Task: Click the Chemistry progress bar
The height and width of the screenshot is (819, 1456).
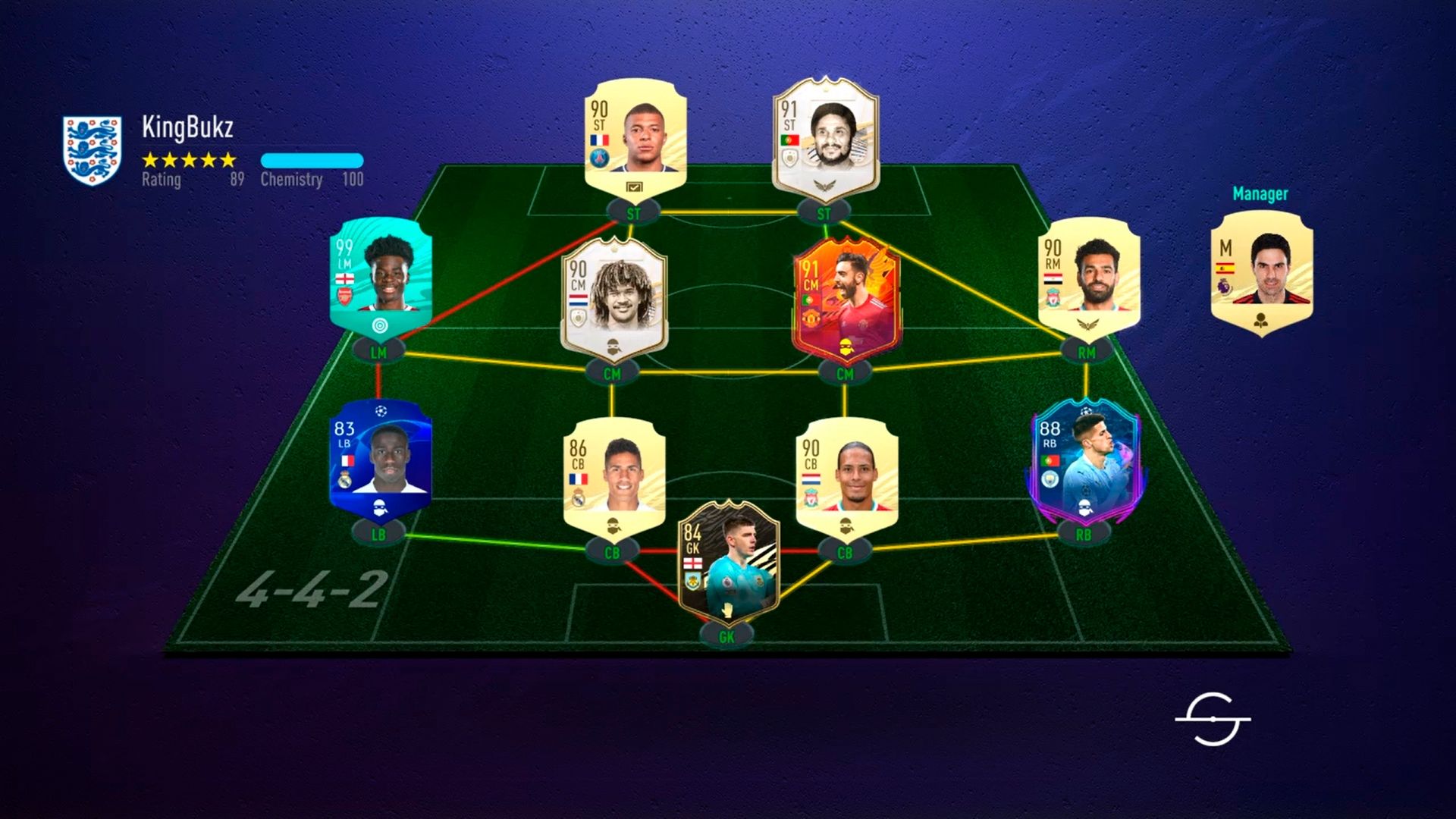Action: pos(311,160)
